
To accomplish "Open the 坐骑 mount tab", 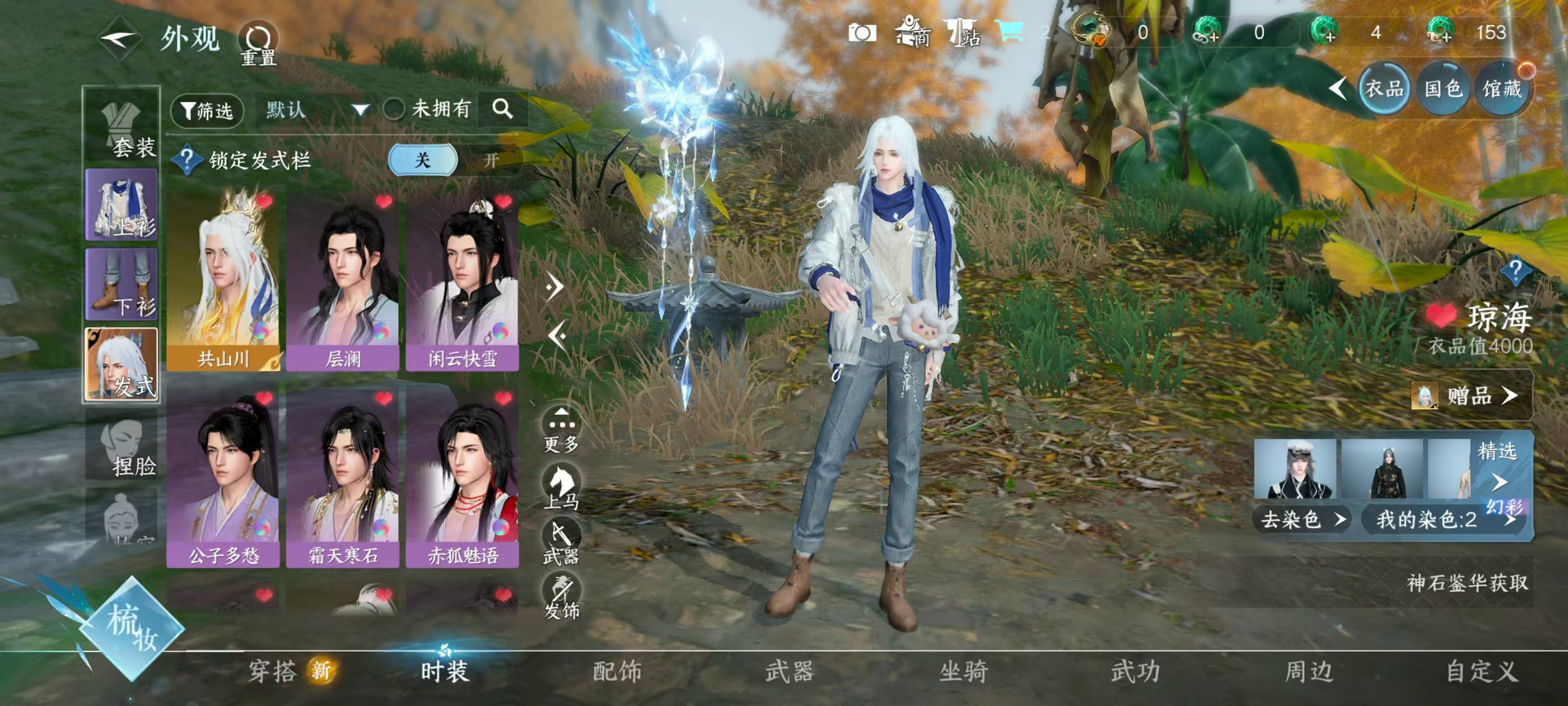I will (x=963, y=672).
